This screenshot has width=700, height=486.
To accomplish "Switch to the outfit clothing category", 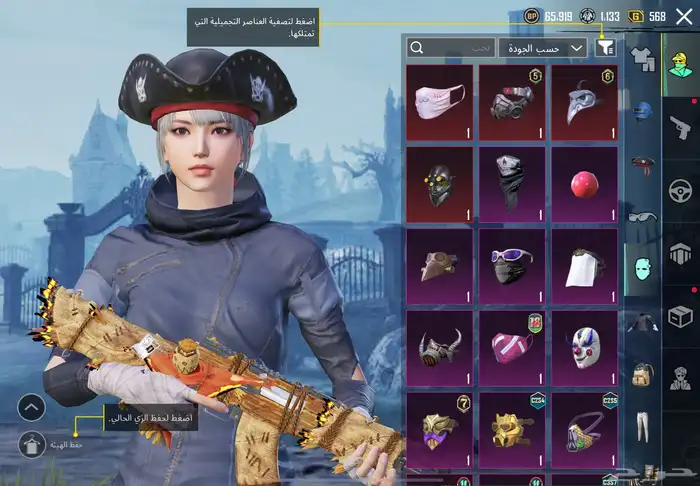I will (642, 59).
